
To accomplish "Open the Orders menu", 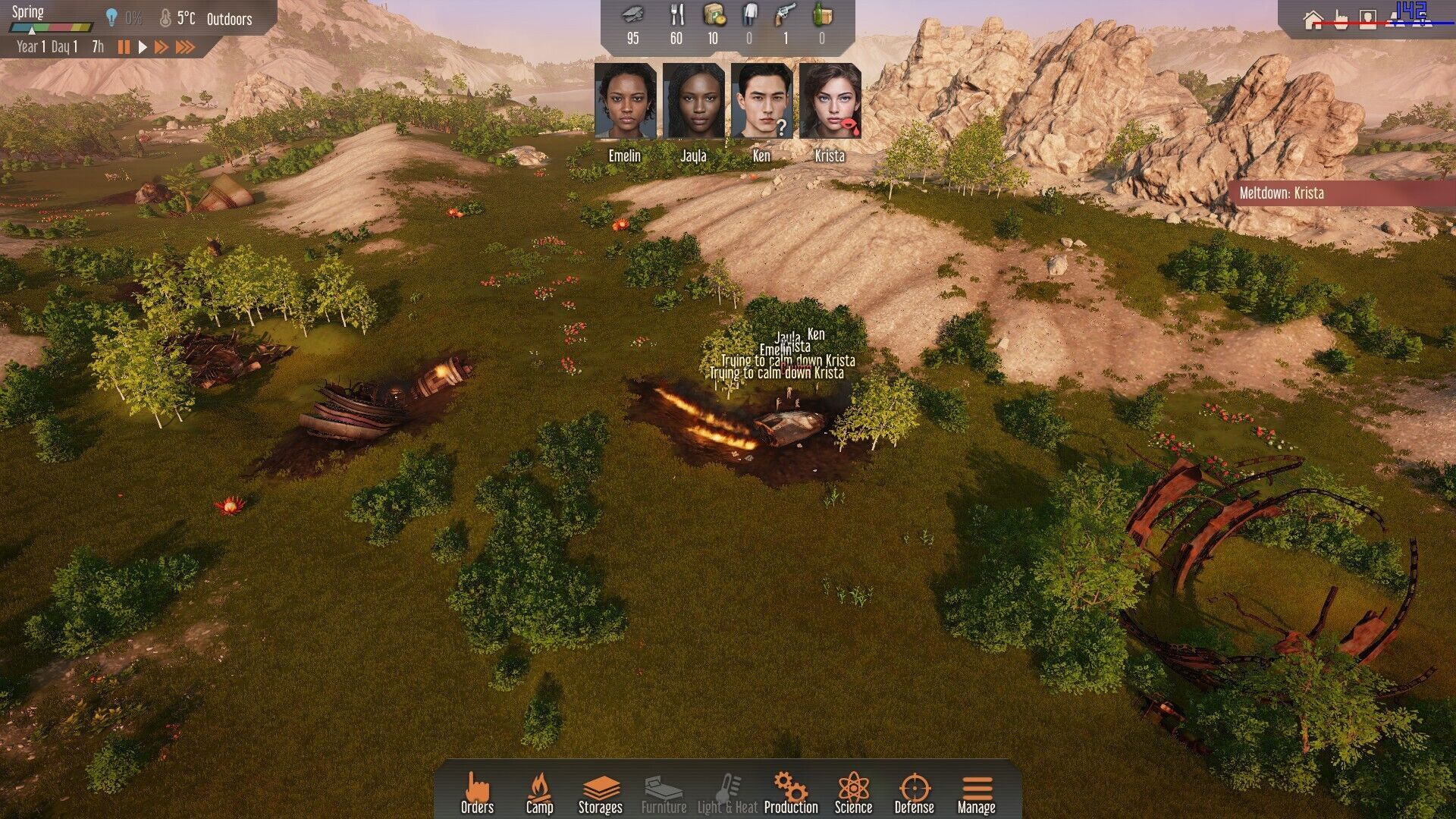I will tap(477, 793).
